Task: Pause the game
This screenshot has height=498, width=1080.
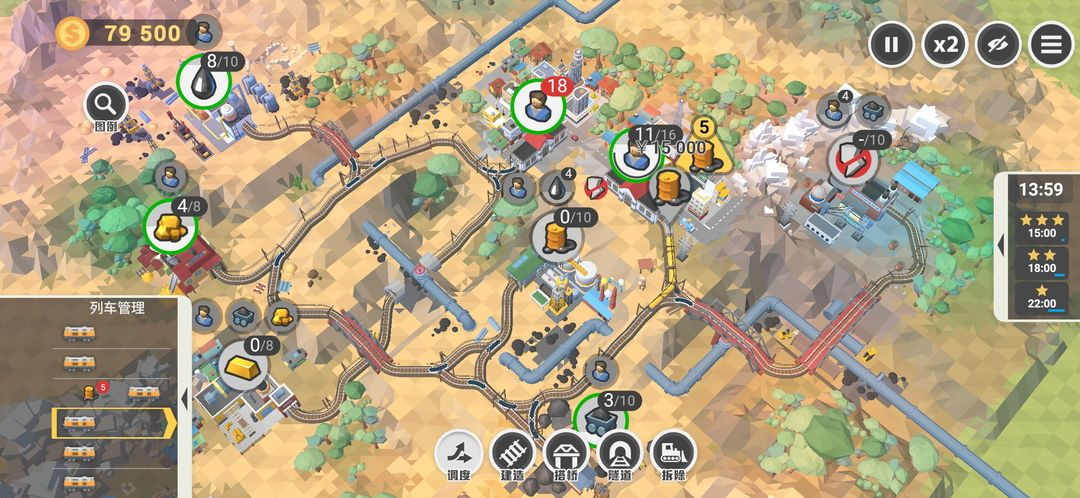Action: [891, 44]
